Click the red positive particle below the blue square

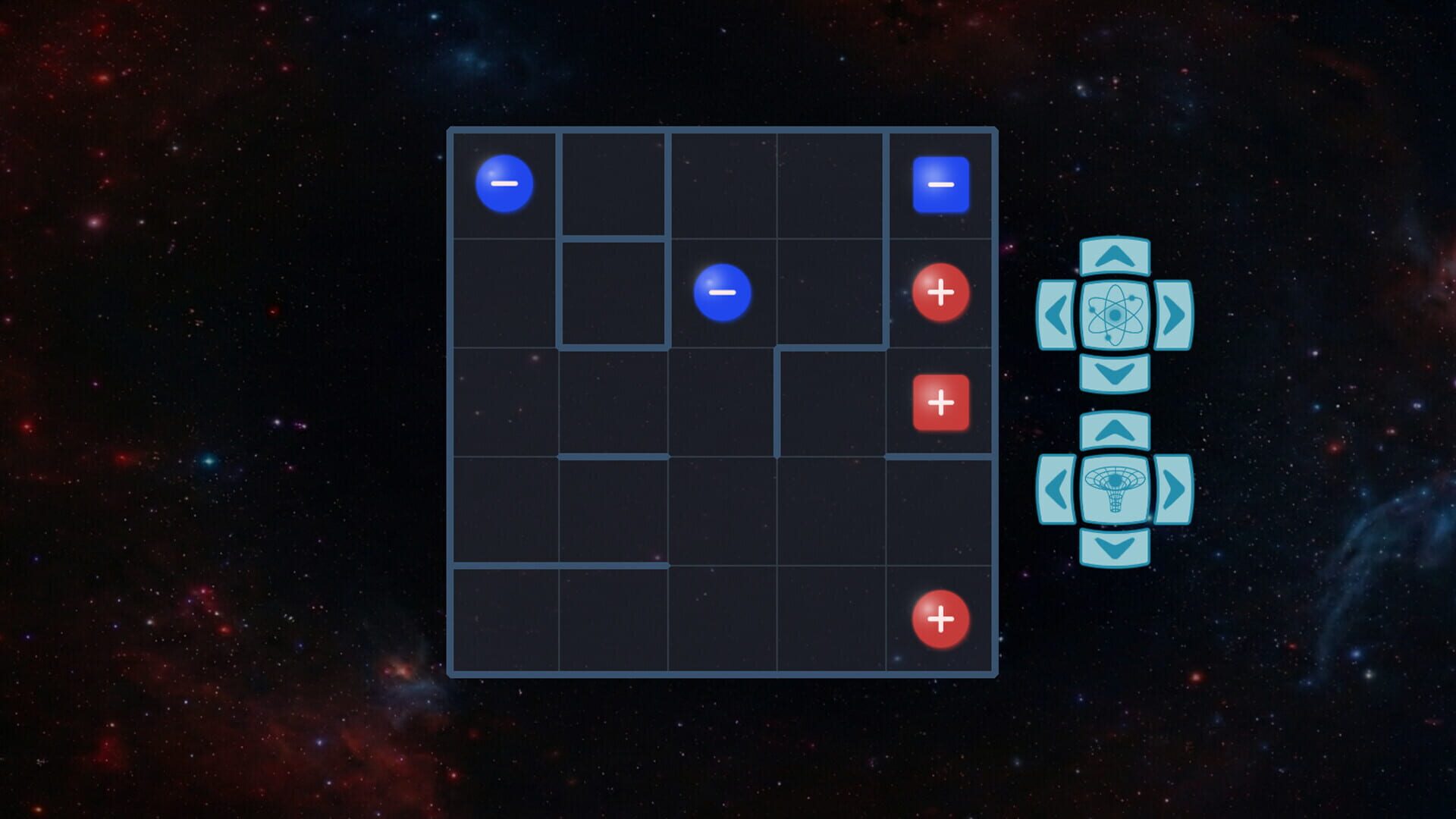(940, 290)
